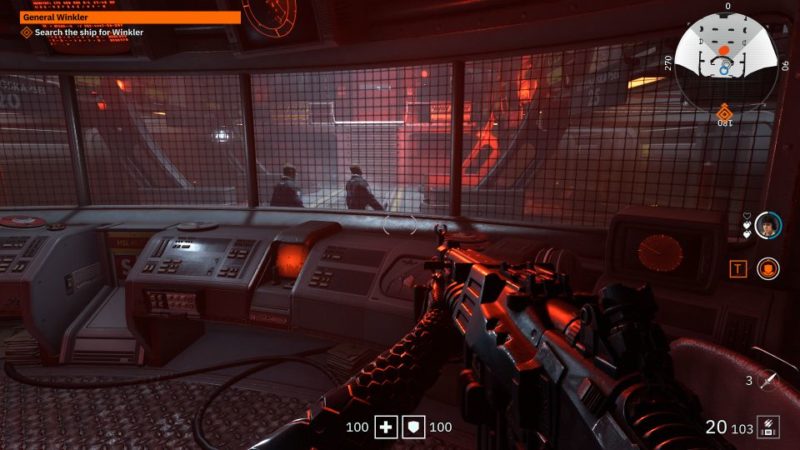
Task: Click the armor shield icon
Action: tap(413, 428)
